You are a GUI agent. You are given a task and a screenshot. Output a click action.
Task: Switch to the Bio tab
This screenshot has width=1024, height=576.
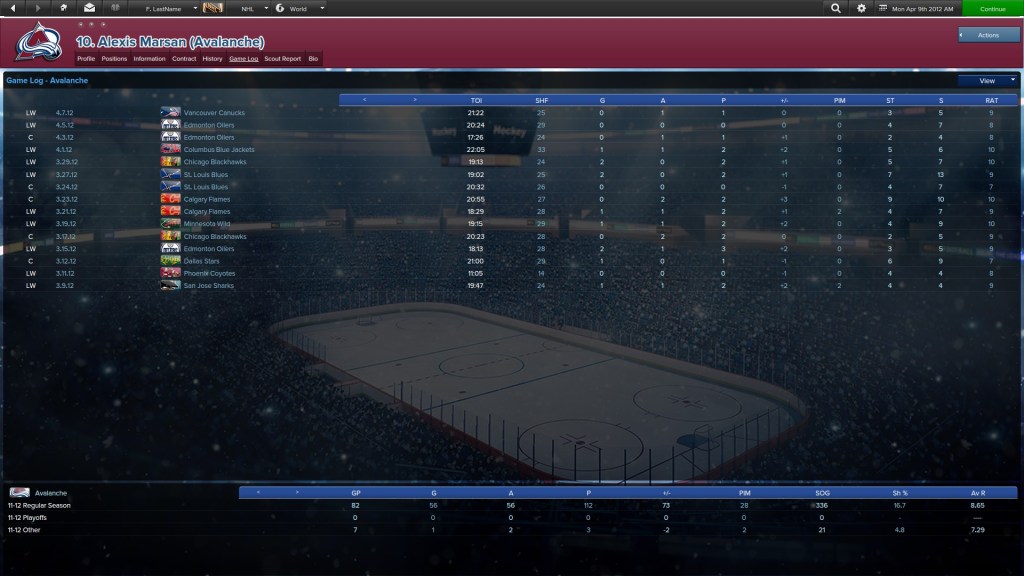coord(313,59)
